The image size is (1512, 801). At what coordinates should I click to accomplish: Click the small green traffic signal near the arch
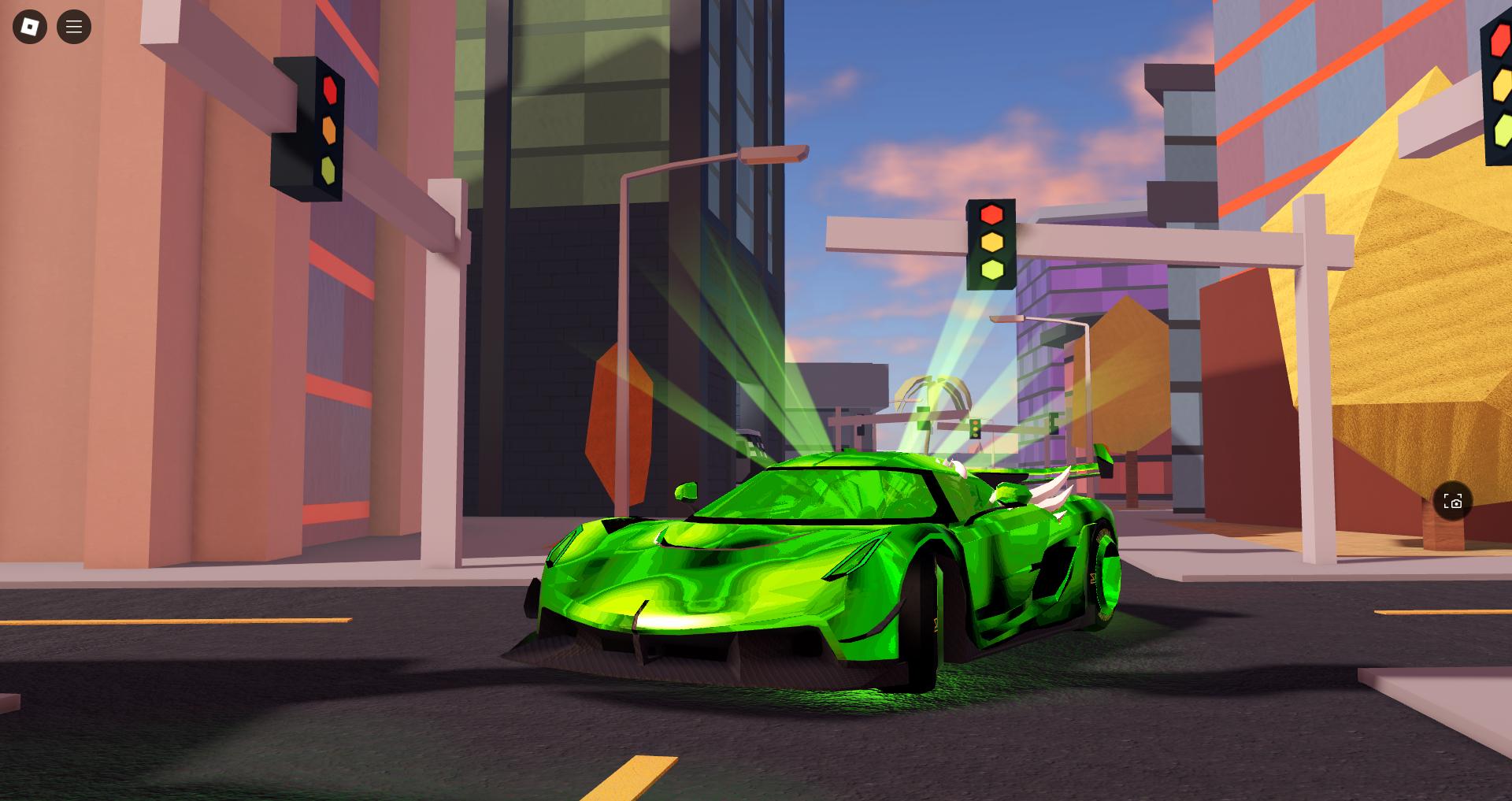point(976,429)
